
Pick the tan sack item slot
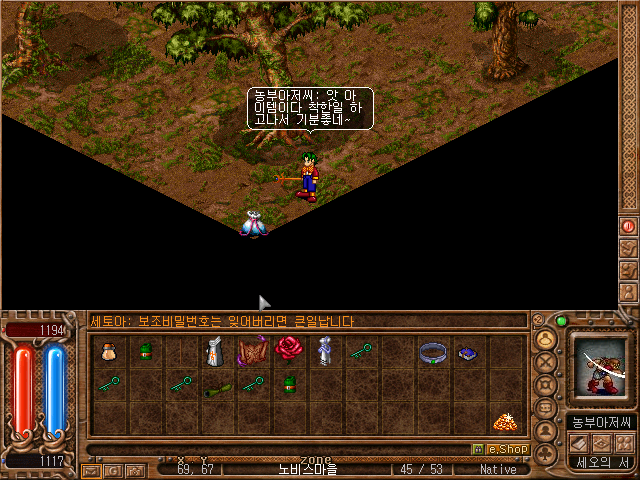pos(107,351)
